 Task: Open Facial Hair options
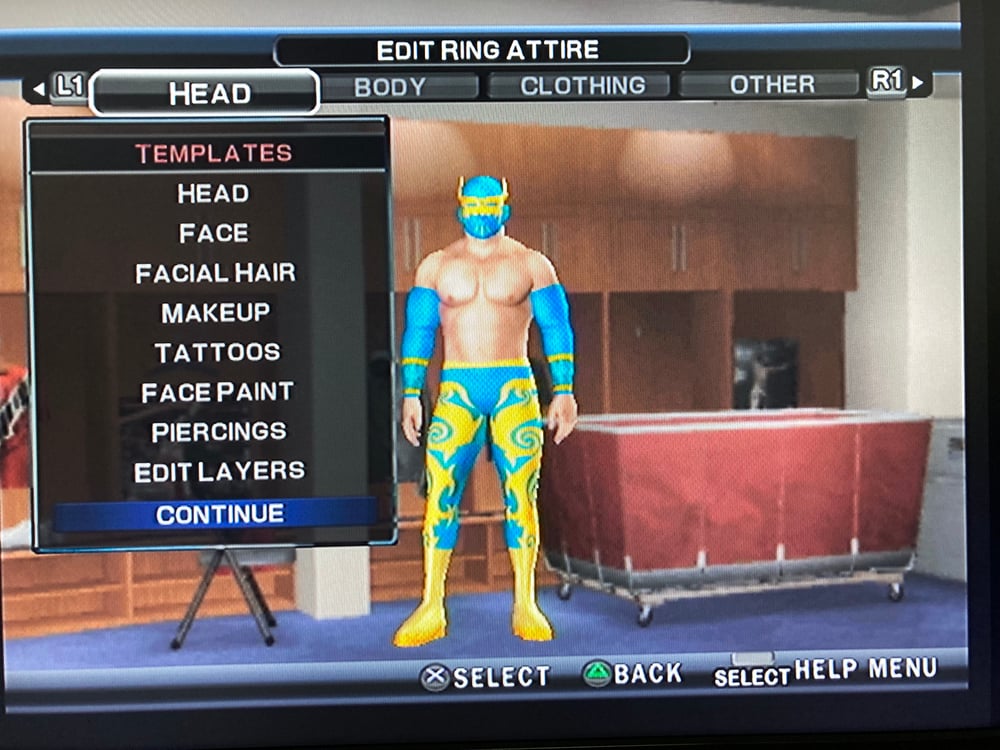(215, 273)
